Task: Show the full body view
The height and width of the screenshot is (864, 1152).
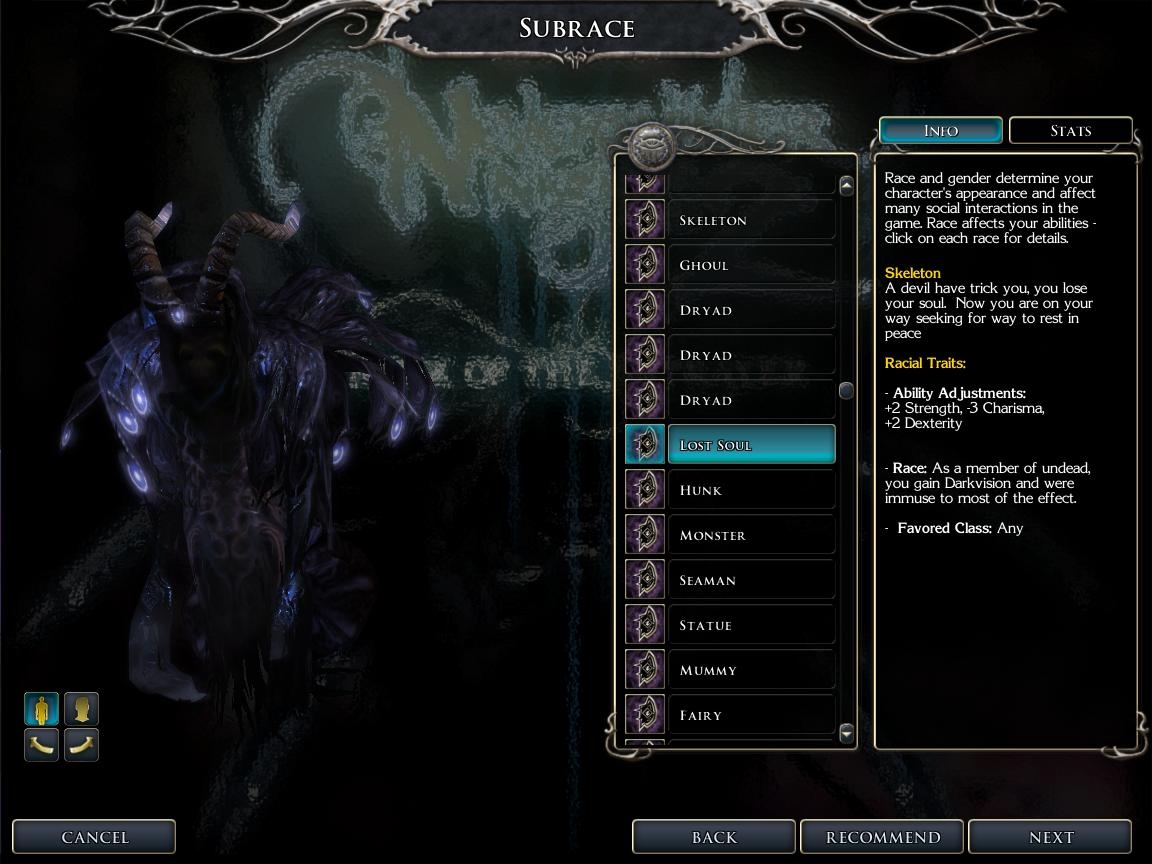Action: click(42, 709)
